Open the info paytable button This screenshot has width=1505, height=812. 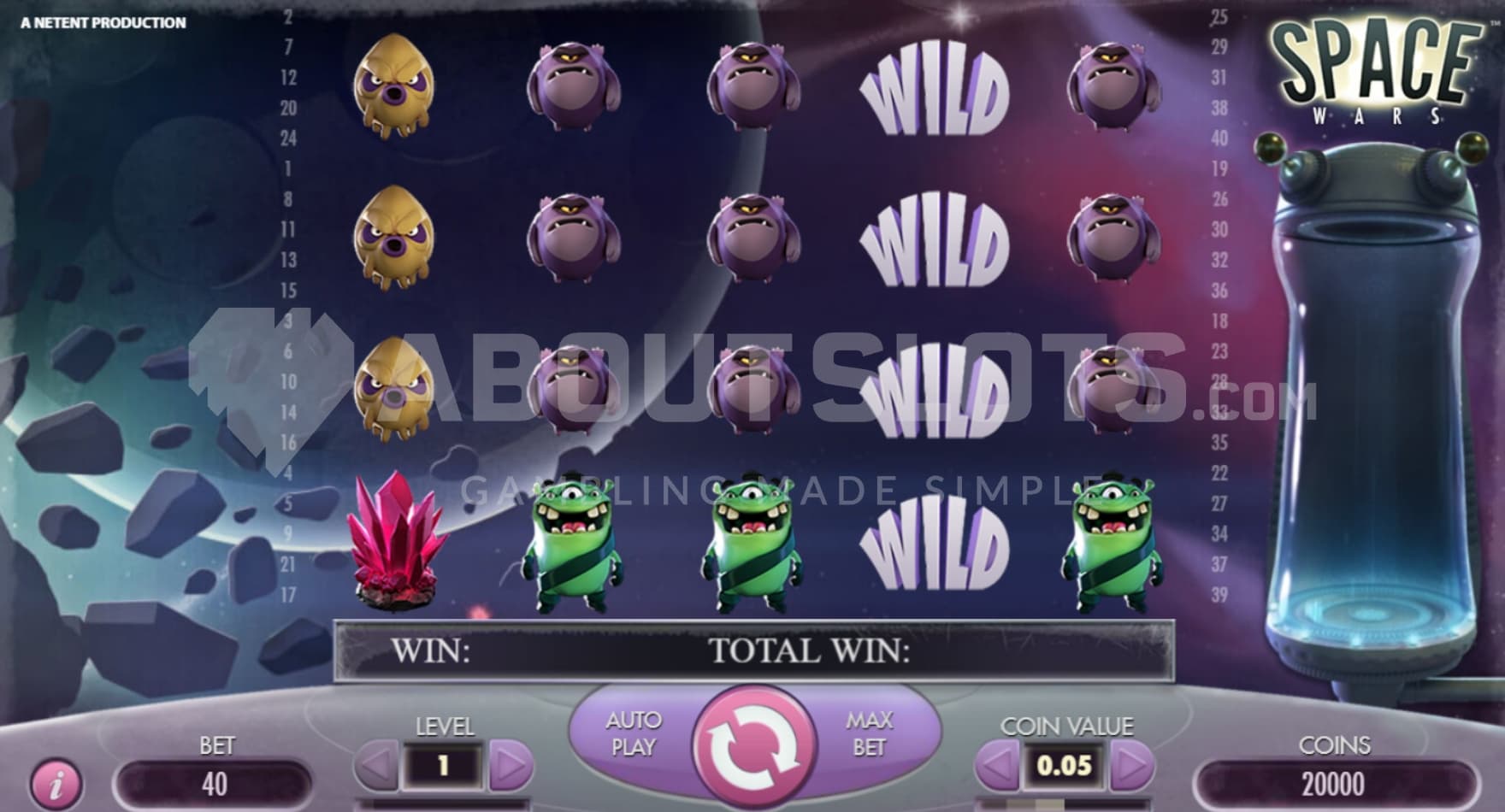coord(56,782)
